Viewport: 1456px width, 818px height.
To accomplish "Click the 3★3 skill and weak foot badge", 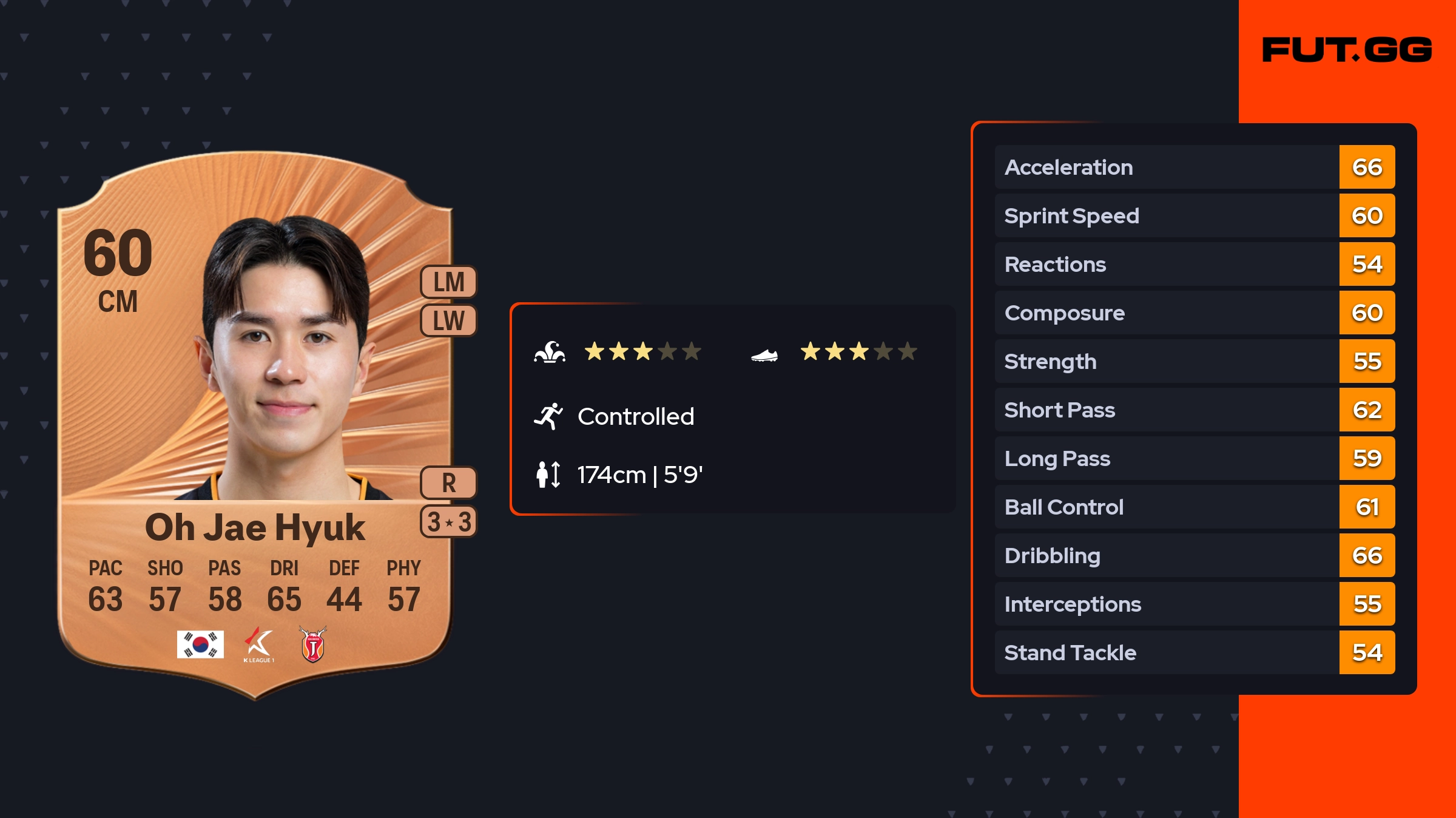I will 448,522.
